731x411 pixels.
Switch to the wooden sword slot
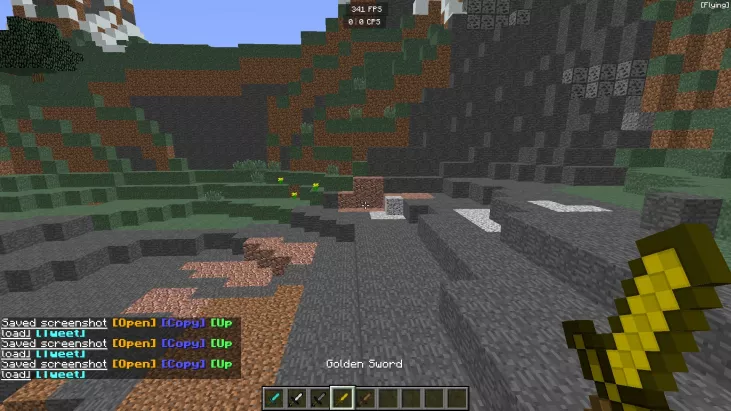[x=365, y=398]
